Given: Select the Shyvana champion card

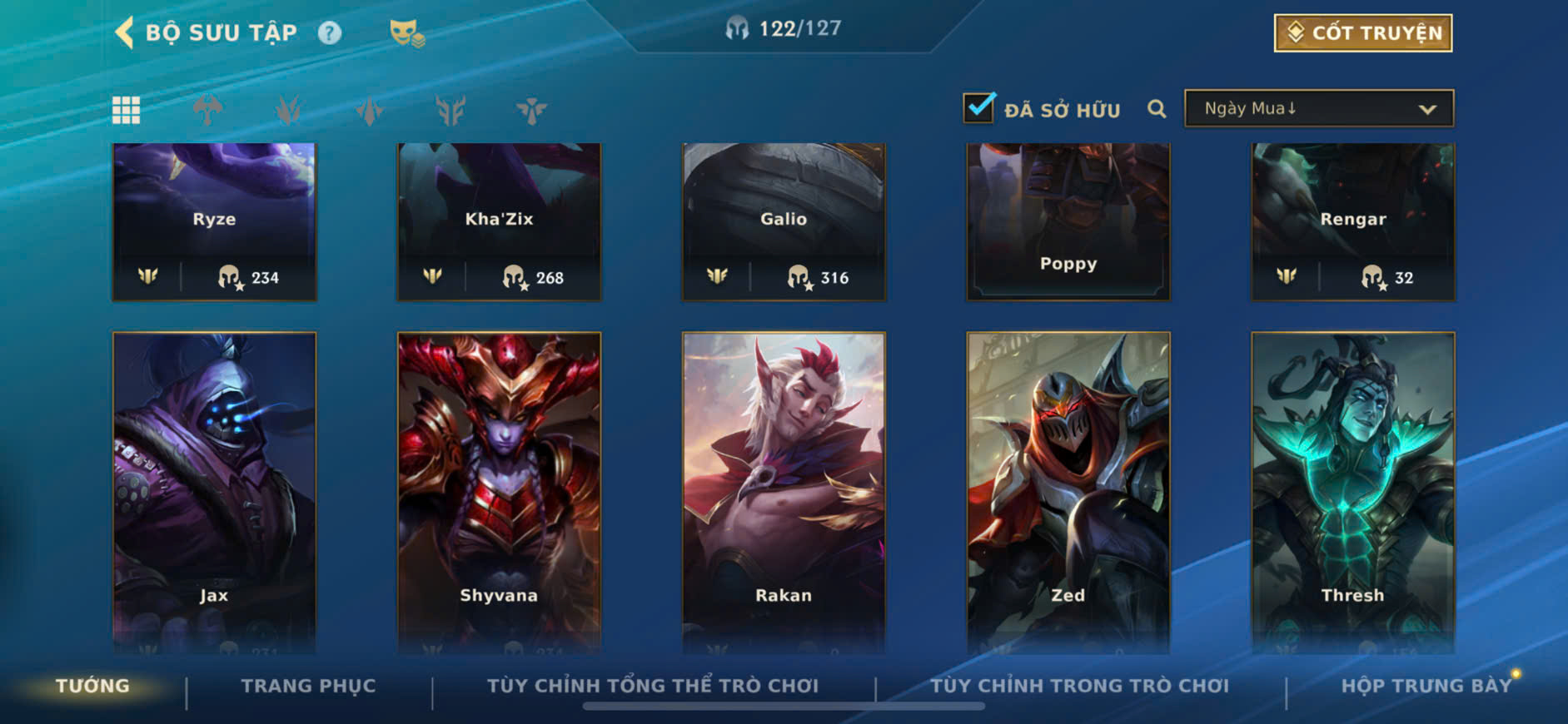Looking at the screenshot, I should tap(499, 491).
